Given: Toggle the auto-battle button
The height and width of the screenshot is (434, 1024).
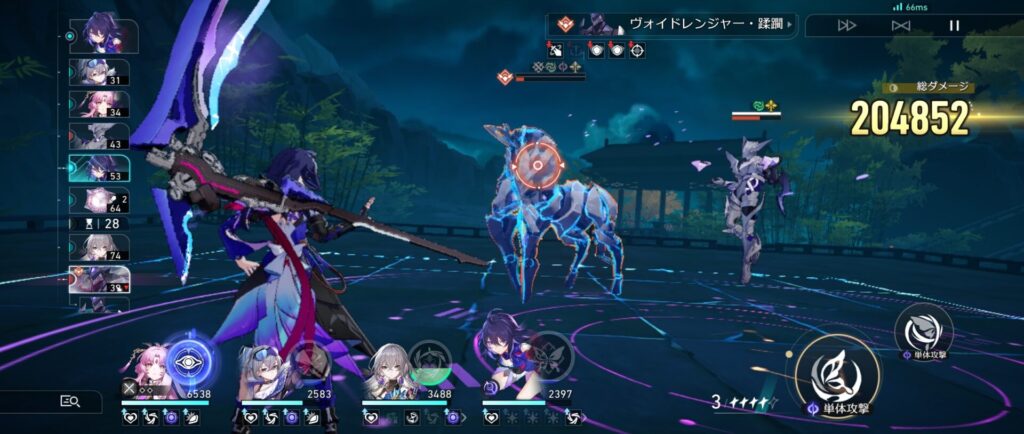Looking at the screenshot, I should tap(901, 25).
